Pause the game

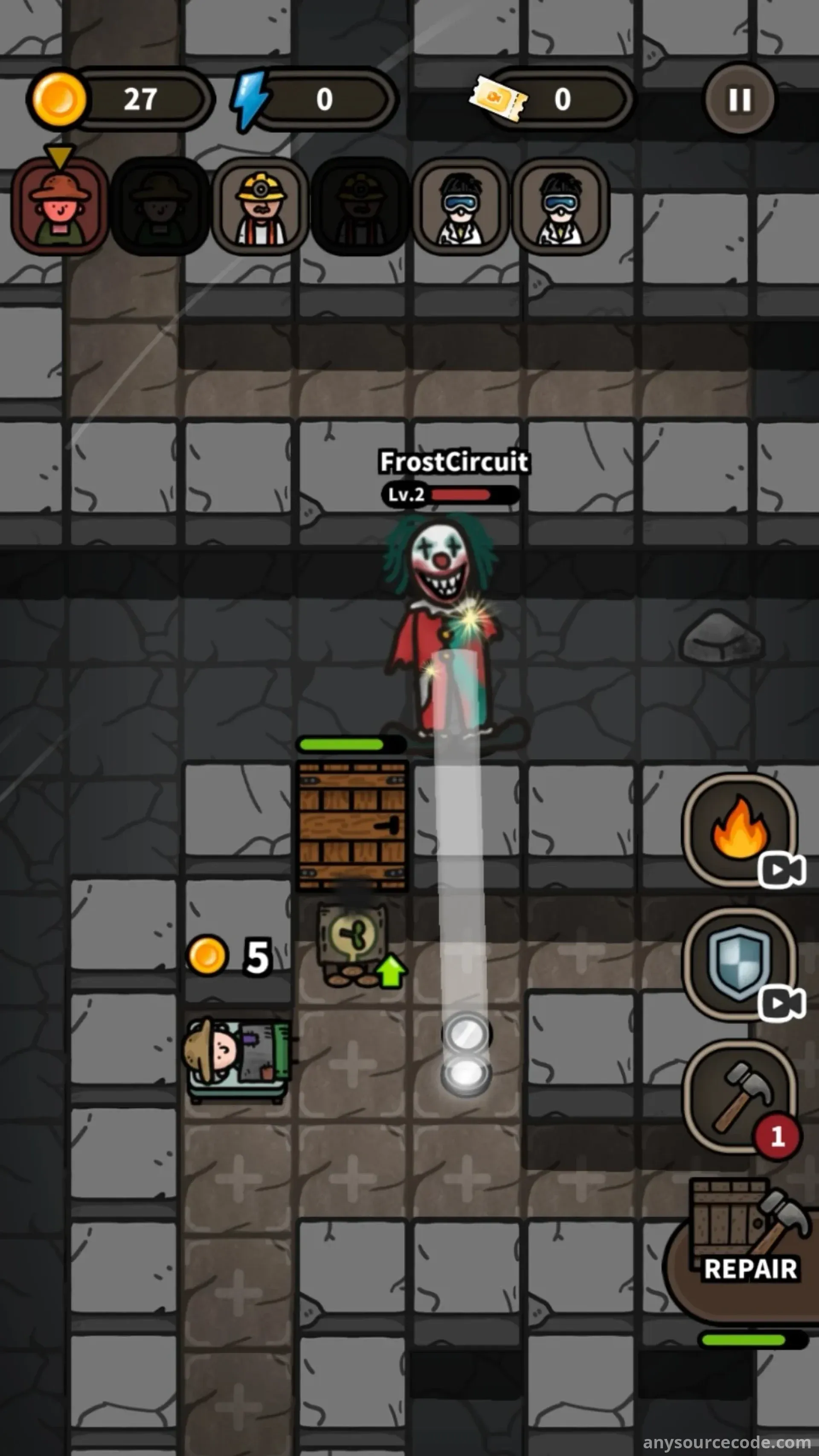739,99
